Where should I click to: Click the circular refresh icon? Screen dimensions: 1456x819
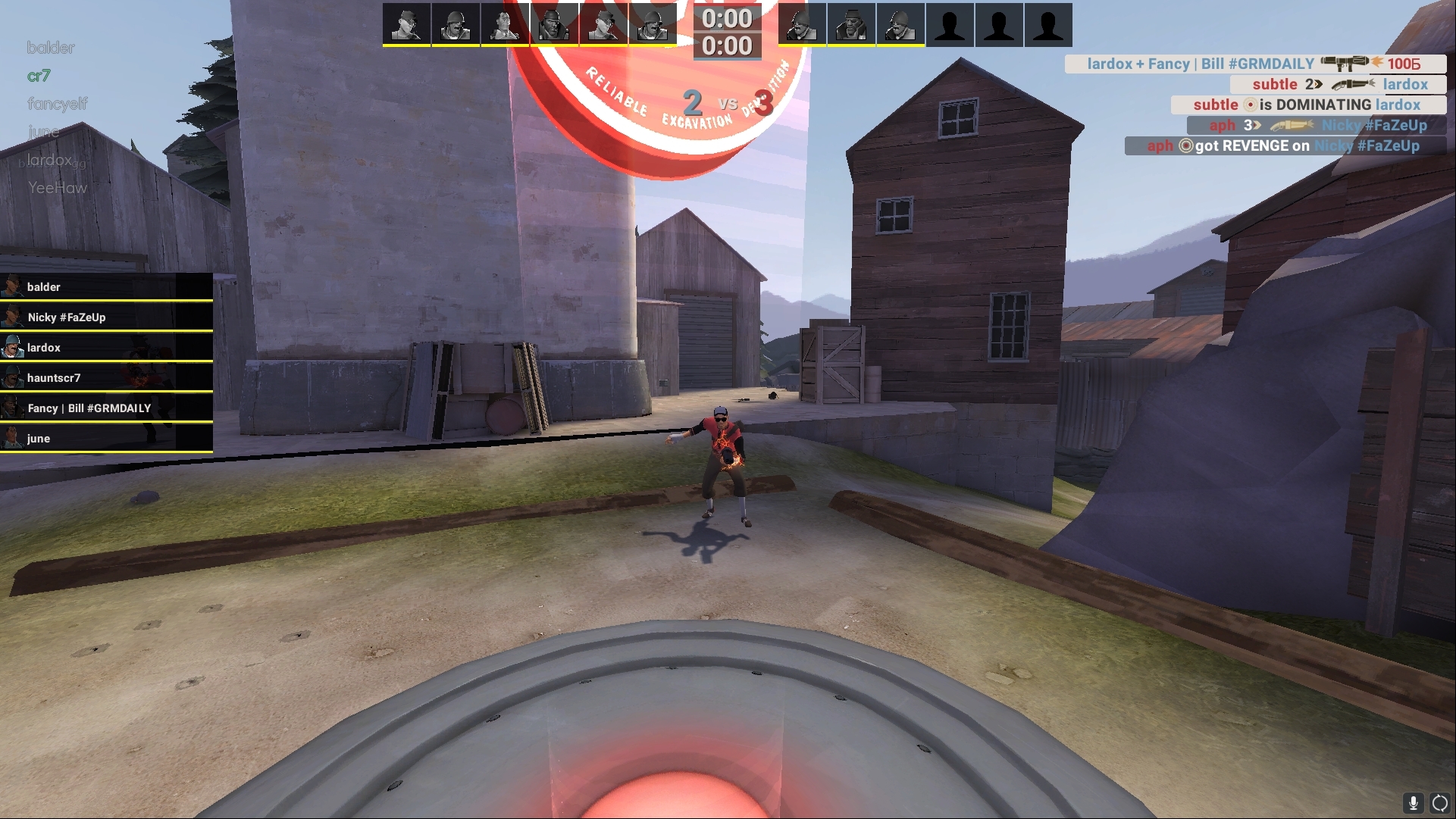point(1439,802)
